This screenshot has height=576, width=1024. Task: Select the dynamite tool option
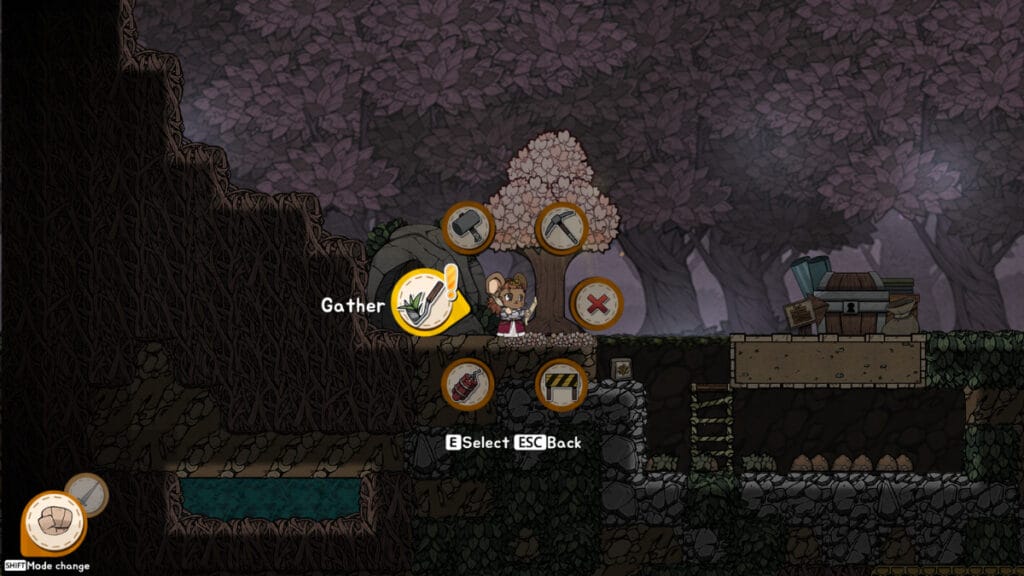(468, 384)
